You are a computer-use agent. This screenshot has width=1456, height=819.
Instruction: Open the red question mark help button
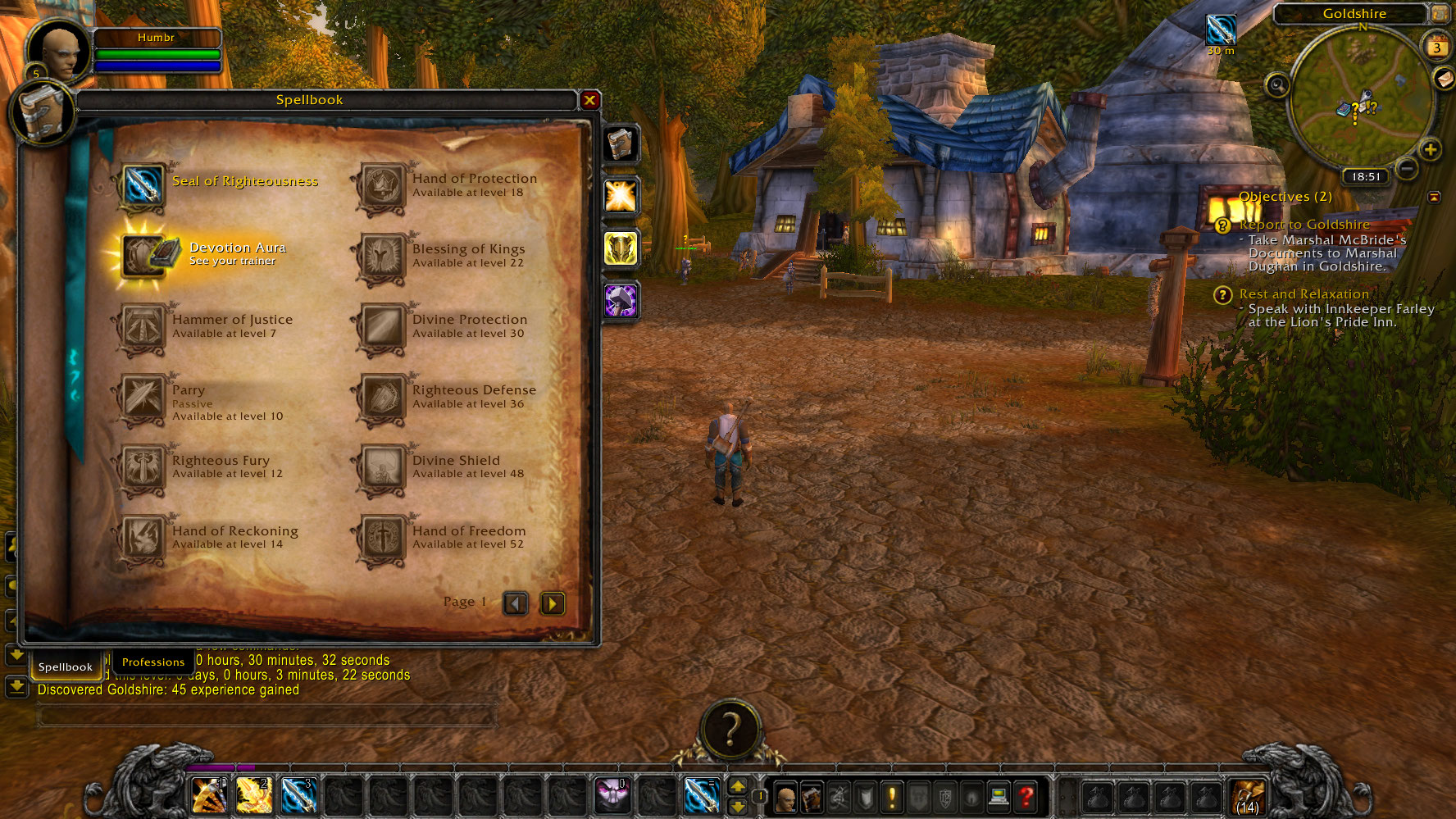(1025, 795)
